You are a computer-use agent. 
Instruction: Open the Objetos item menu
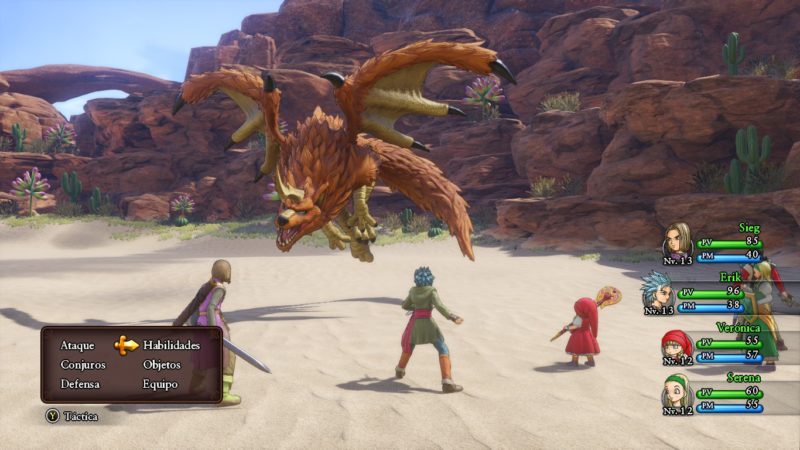[162, 364]
